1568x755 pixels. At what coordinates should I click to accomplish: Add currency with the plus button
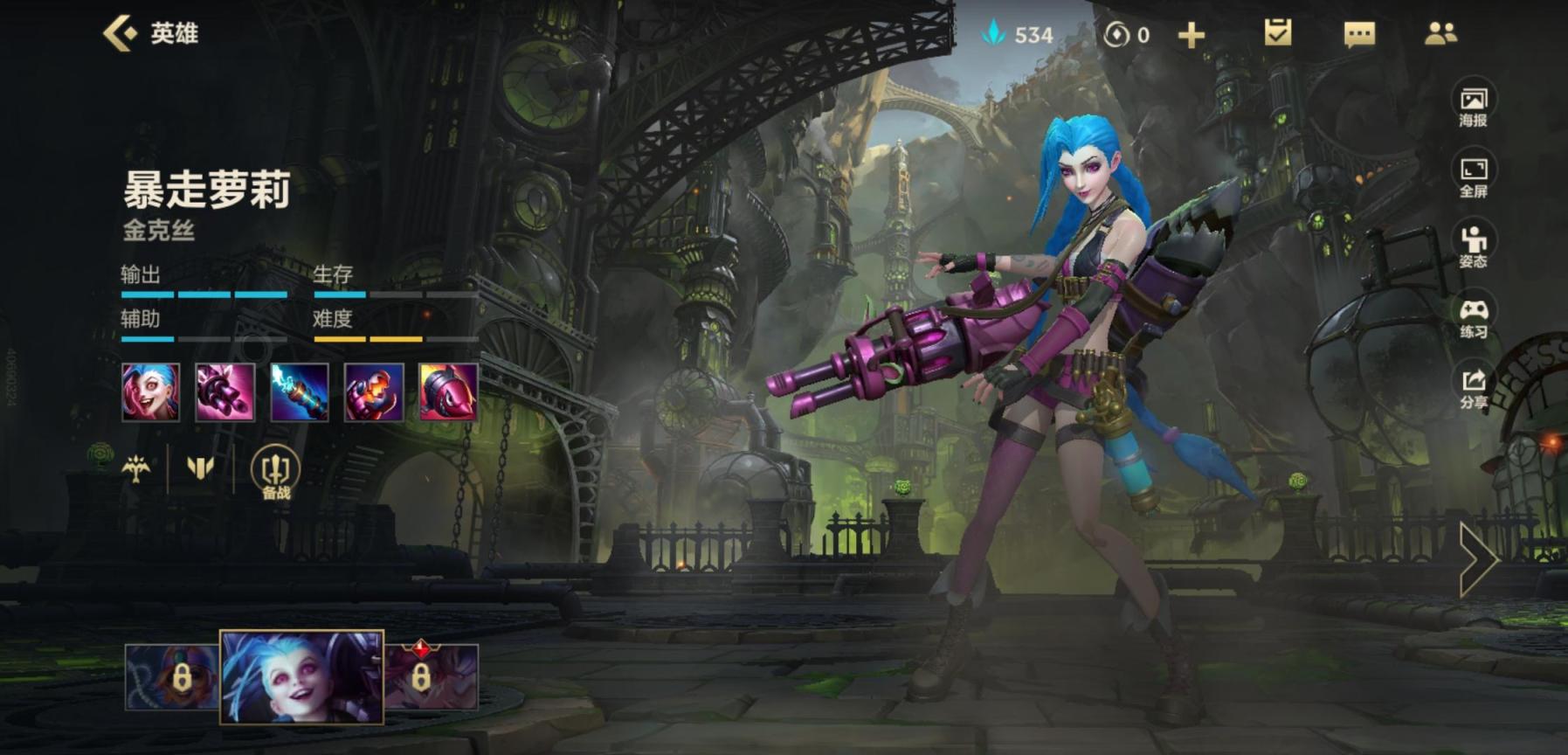[x=1191, y=35]
